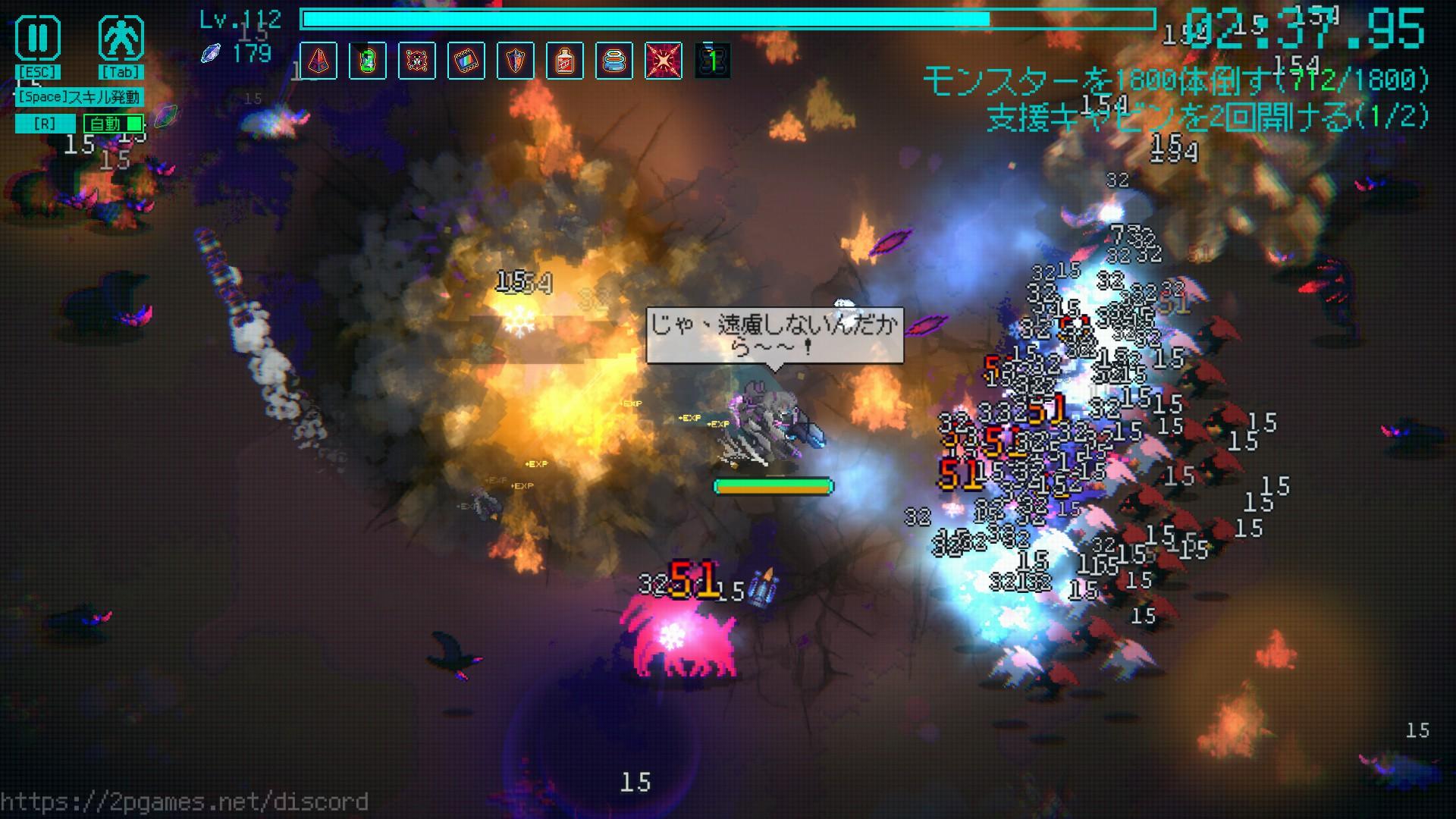Open the 2pgames Discord link
1456x819 pixels.
pos(184,802)
